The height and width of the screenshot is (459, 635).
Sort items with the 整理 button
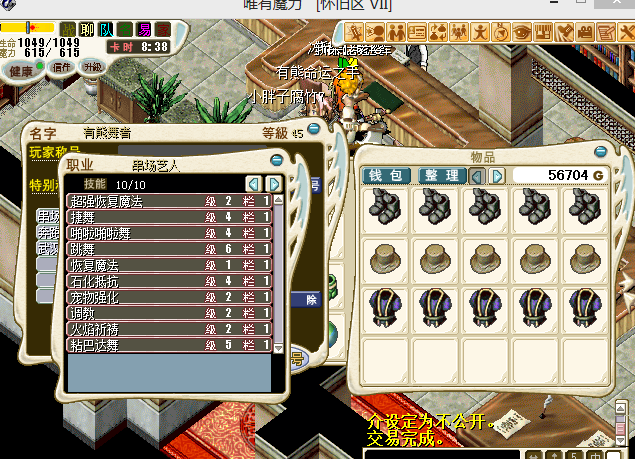pos(441,176)
